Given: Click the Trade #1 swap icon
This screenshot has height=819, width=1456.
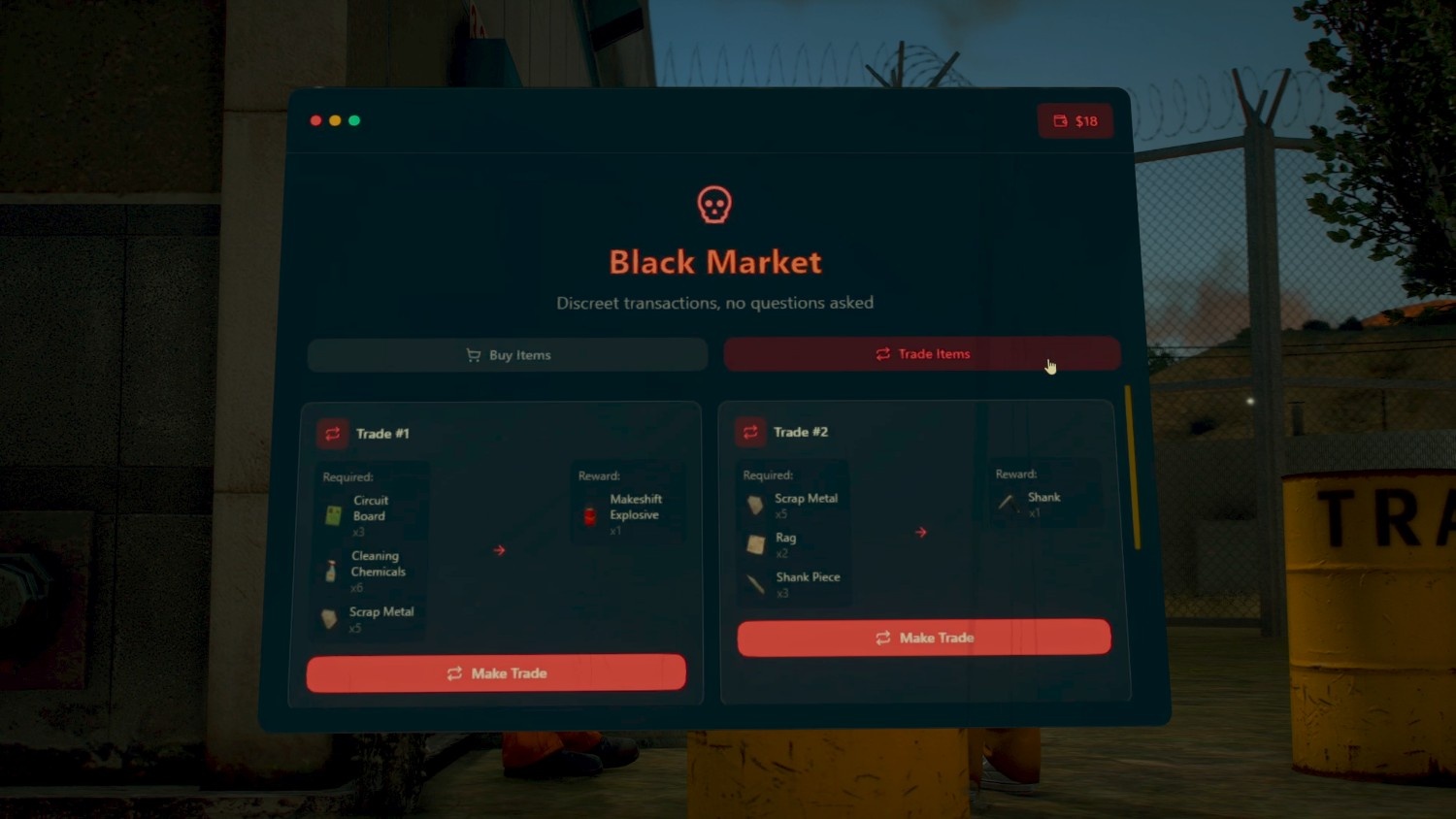Looking at the screenshot, I should (333, 434).
